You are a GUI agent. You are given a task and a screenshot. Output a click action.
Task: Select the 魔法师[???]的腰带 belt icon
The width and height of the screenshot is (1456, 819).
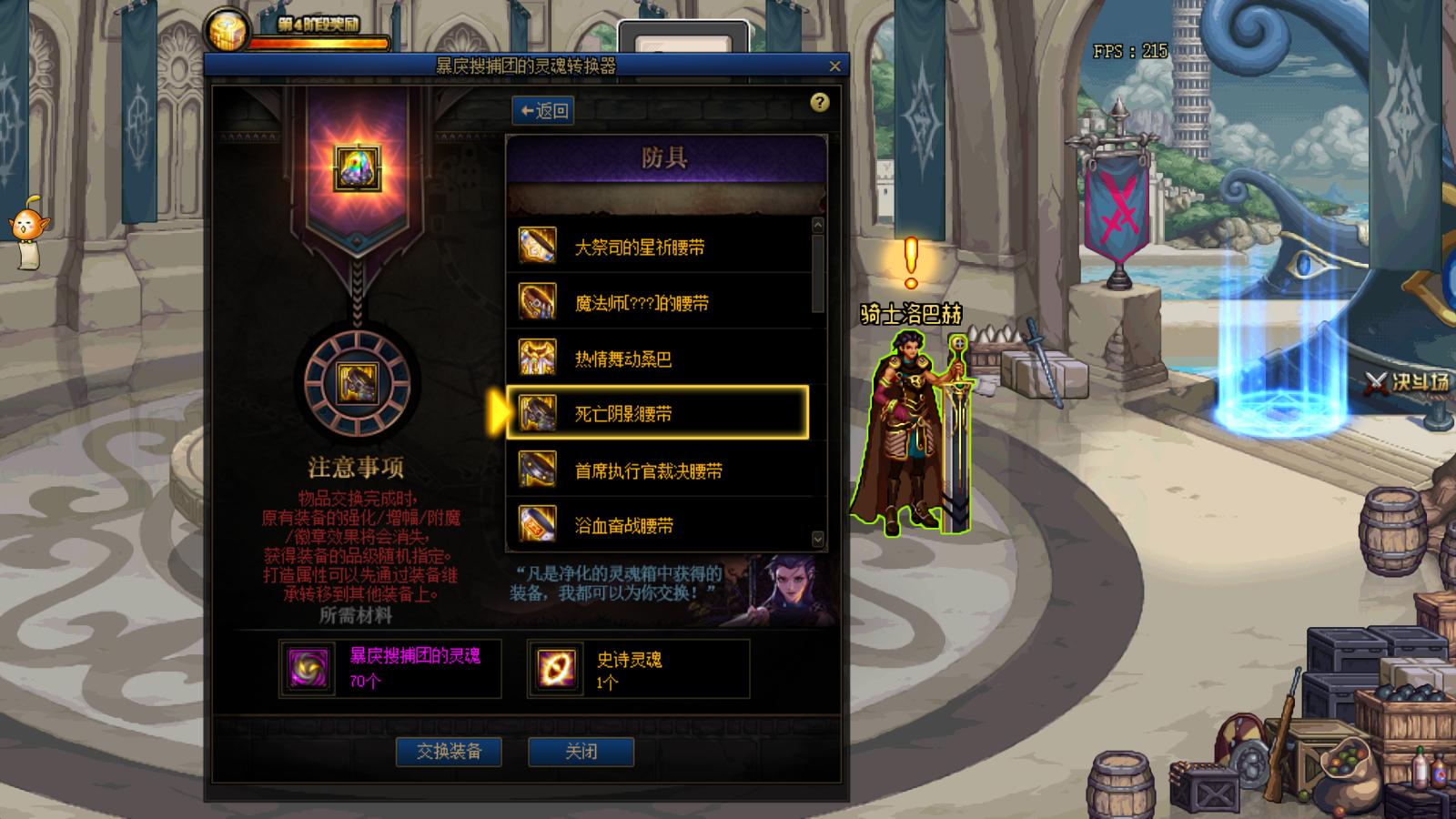[x=538, y=300]
